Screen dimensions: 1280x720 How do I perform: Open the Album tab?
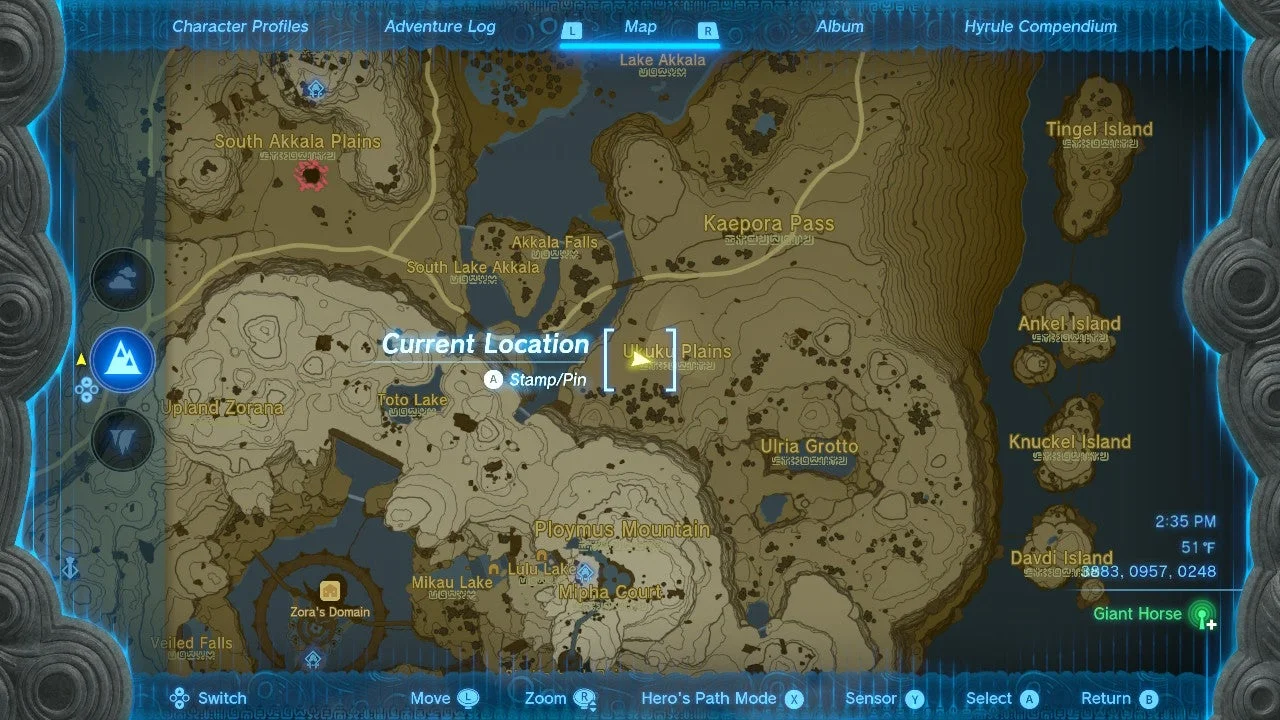pyautogui.click(x=840, y=27)
